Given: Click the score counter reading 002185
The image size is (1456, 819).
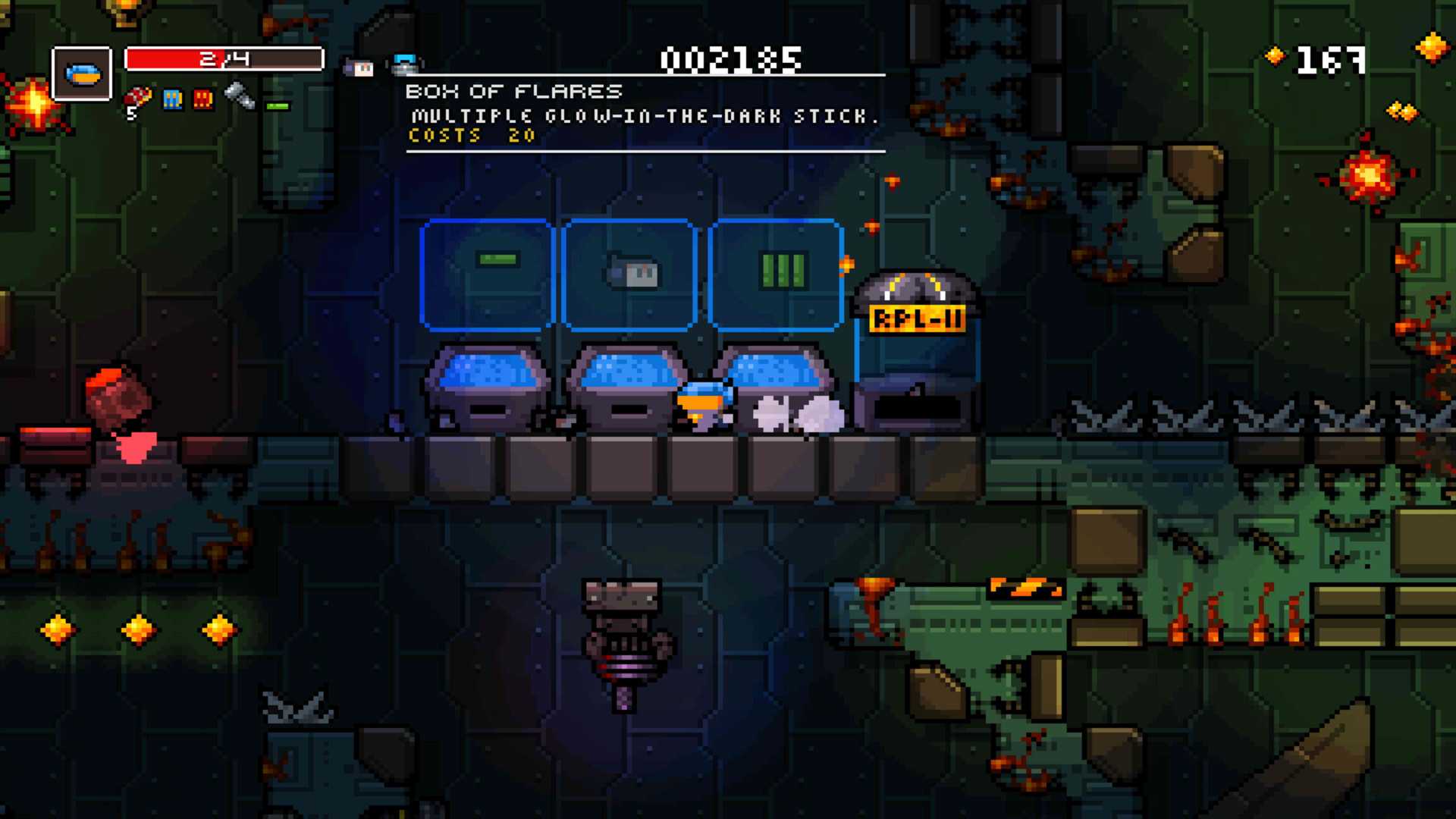Looking at the screenshot, I should point(730,61).
